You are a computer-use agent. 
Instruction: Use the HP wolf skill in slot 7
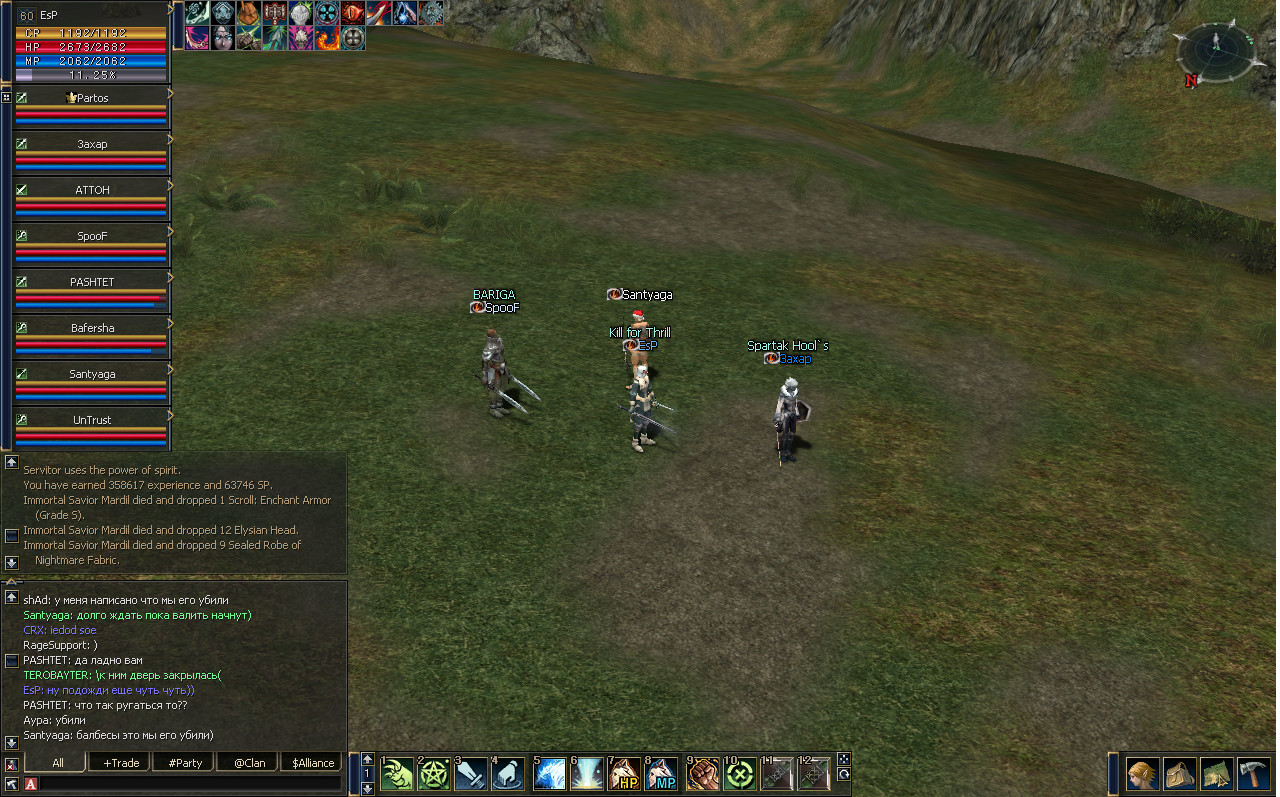pyautogui.click(x=625, y=774)
